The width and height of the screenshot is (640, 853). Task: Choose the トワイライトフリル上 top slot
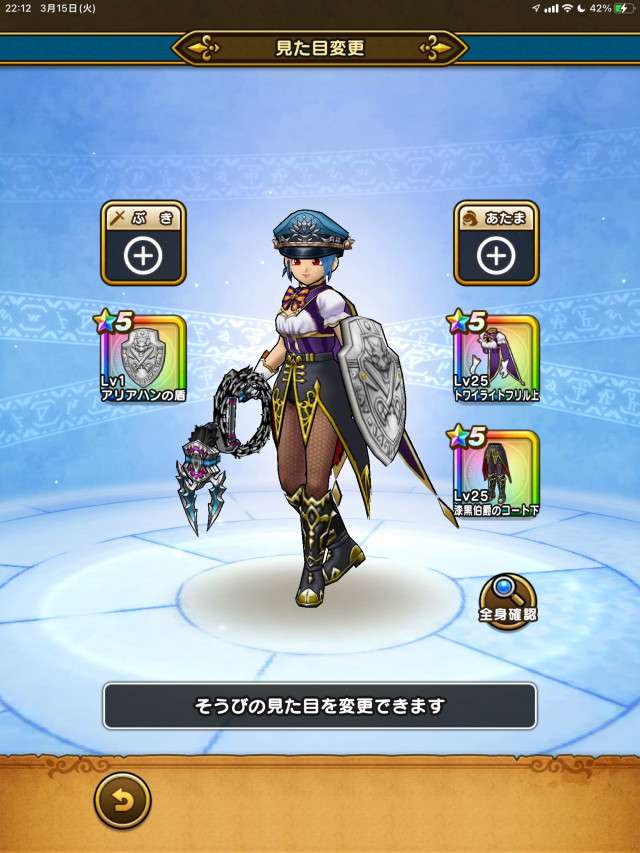tap(496, 358)
